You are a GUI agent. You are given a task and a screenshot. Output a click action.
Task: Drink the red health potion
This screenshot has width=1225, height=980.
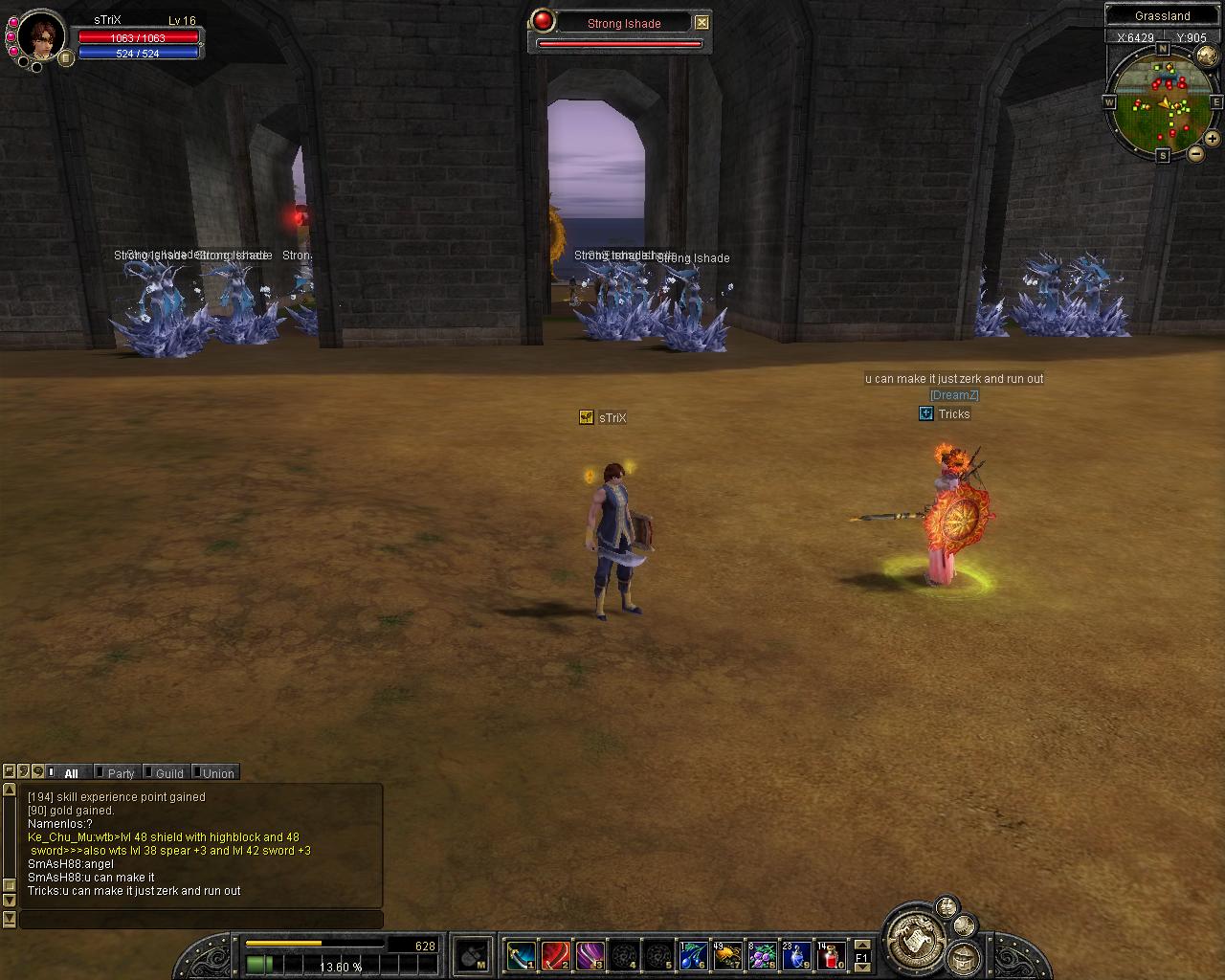831,955
